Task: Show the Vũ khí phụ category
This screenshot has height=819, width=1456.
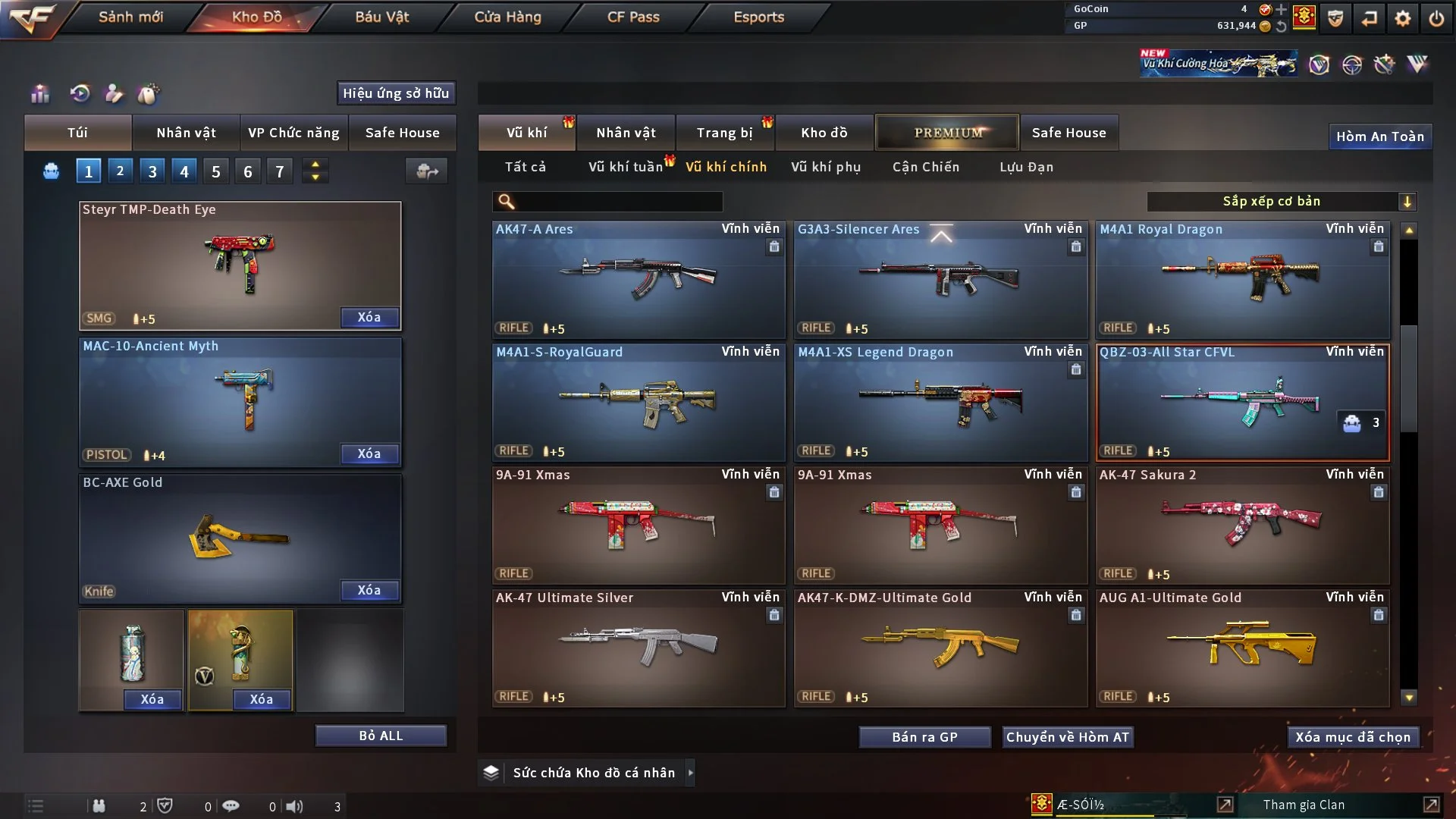Action: click(x=825, y=167)
